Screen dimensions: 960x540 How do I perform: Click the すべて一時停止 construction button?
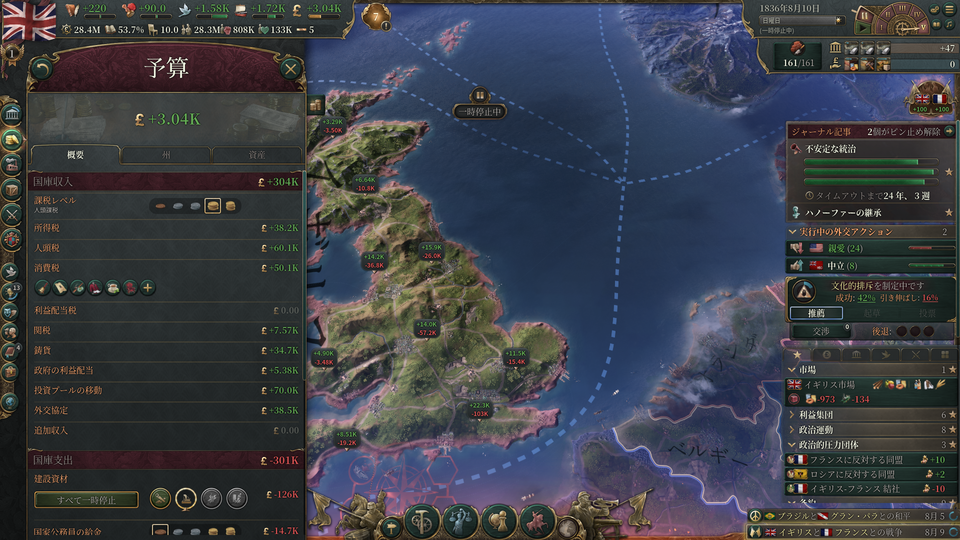pos(86,499)
